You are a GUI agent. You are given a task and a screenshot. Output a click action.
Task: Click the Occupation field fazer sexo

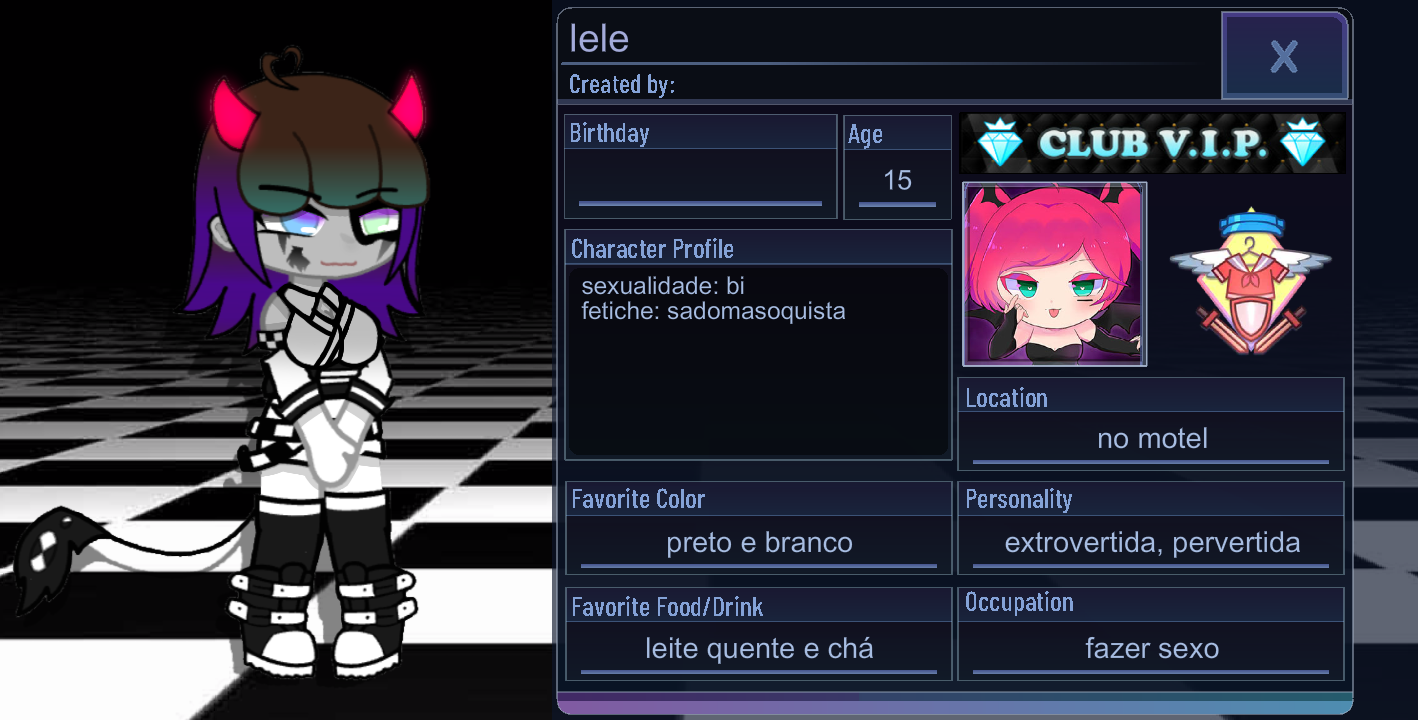click(1151, 648)
